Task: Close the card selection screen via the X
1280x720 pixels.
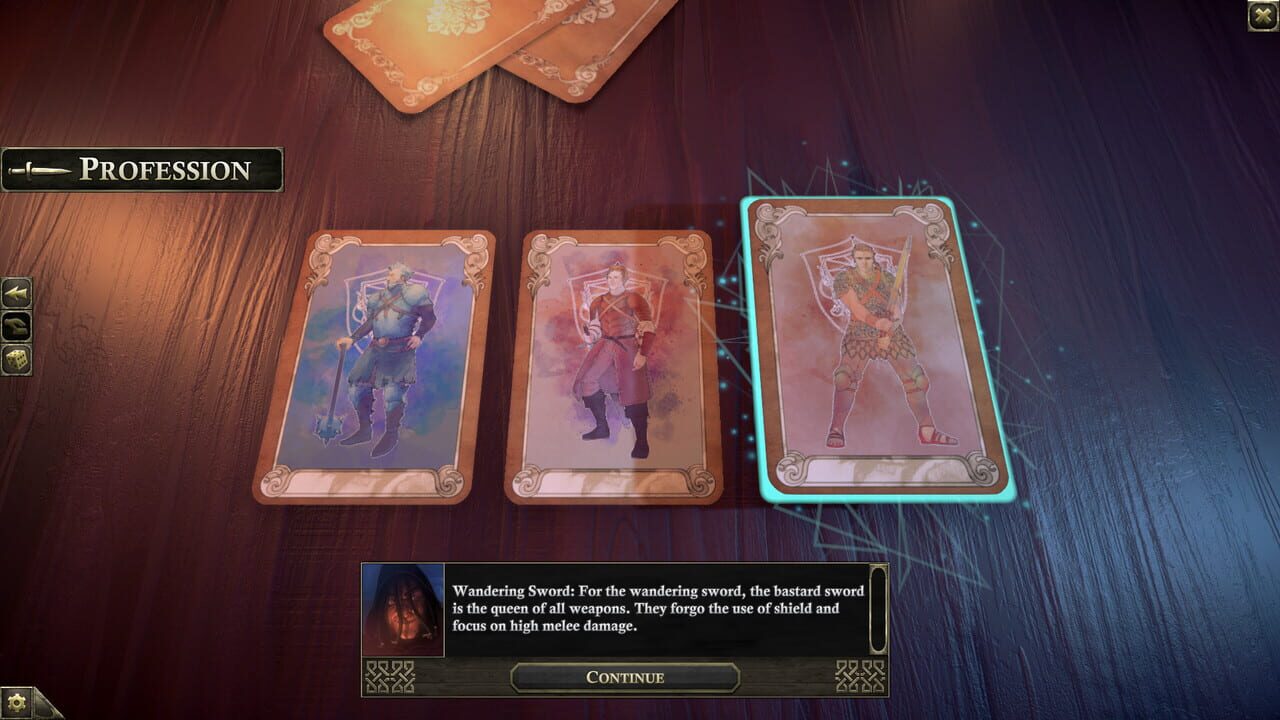Action: click(1263, 14)
